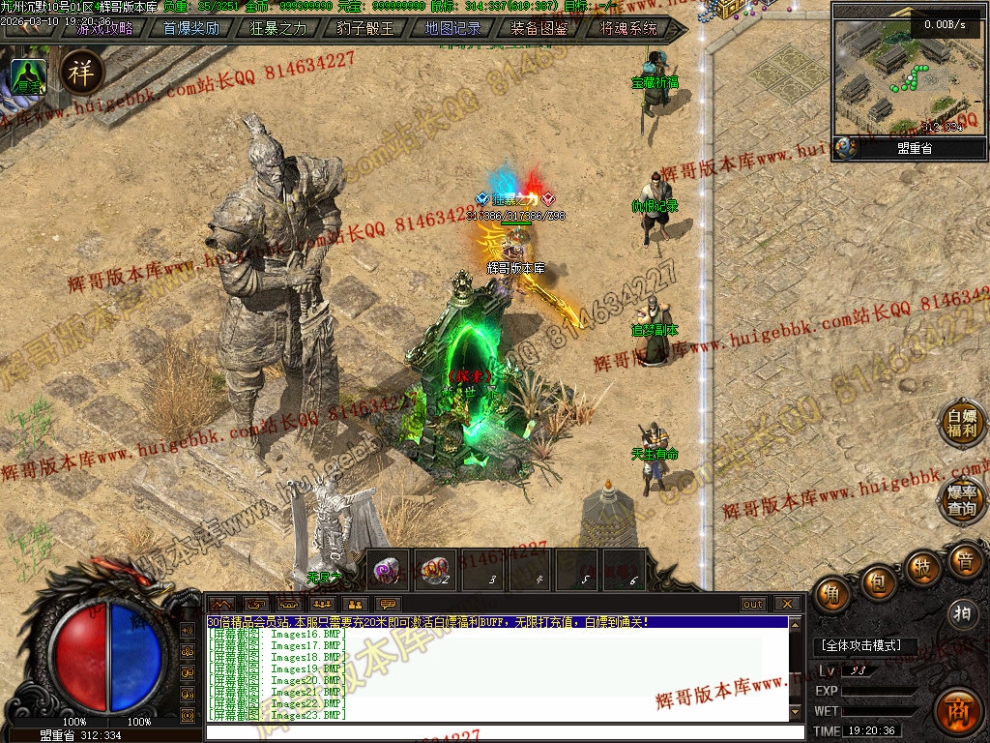Open the character panel 角 button
Image resolution: width=990 pixels, height=743 pixels.
(x=832, y=594)
